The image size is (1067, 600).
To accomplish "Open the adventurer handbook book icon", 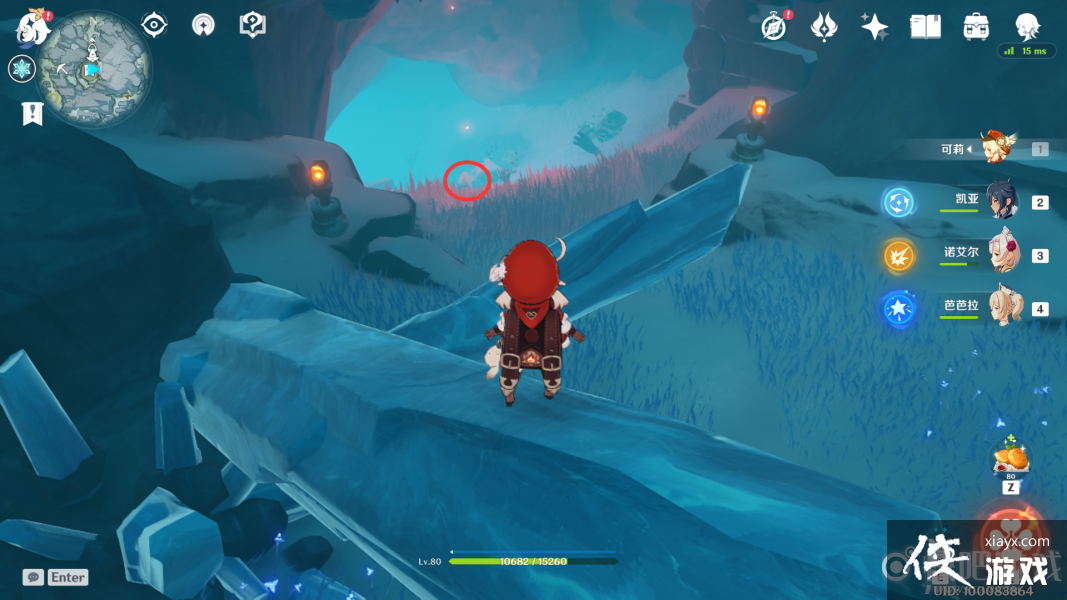I will tap(925, 27).
